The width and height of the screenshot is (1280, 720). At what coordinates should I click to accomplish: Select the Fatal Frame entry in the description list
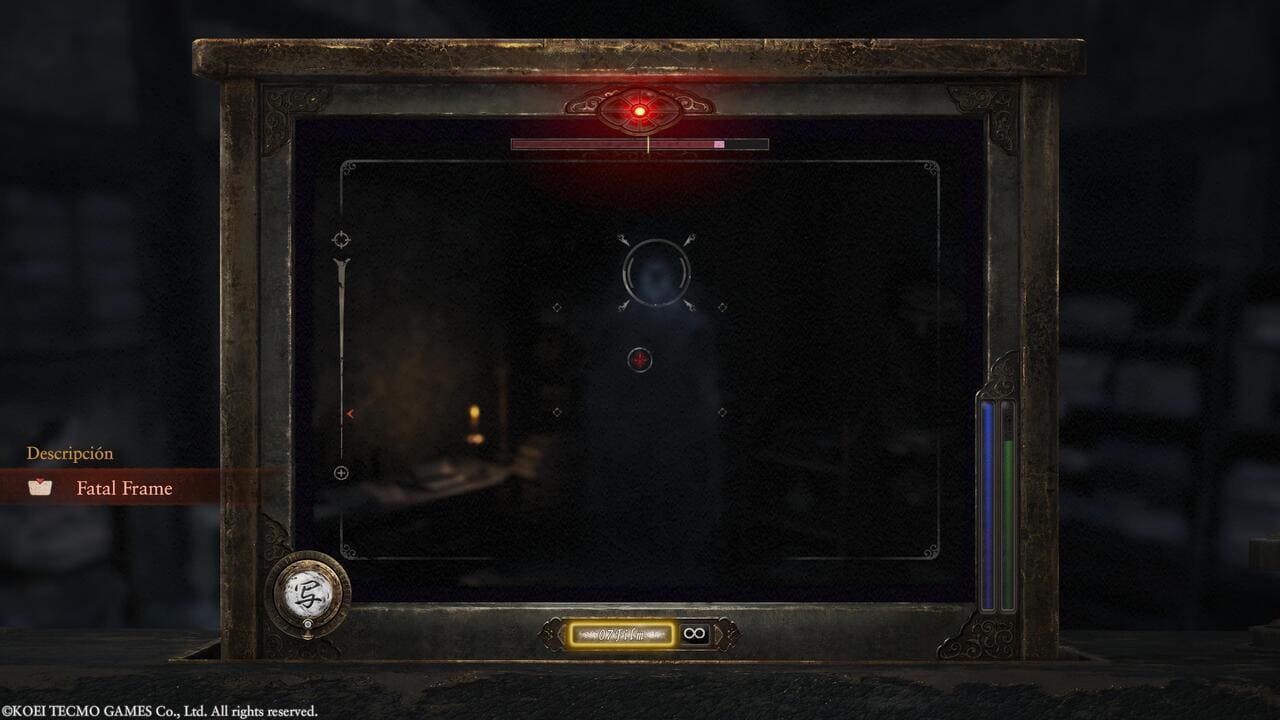pos(125,488)
